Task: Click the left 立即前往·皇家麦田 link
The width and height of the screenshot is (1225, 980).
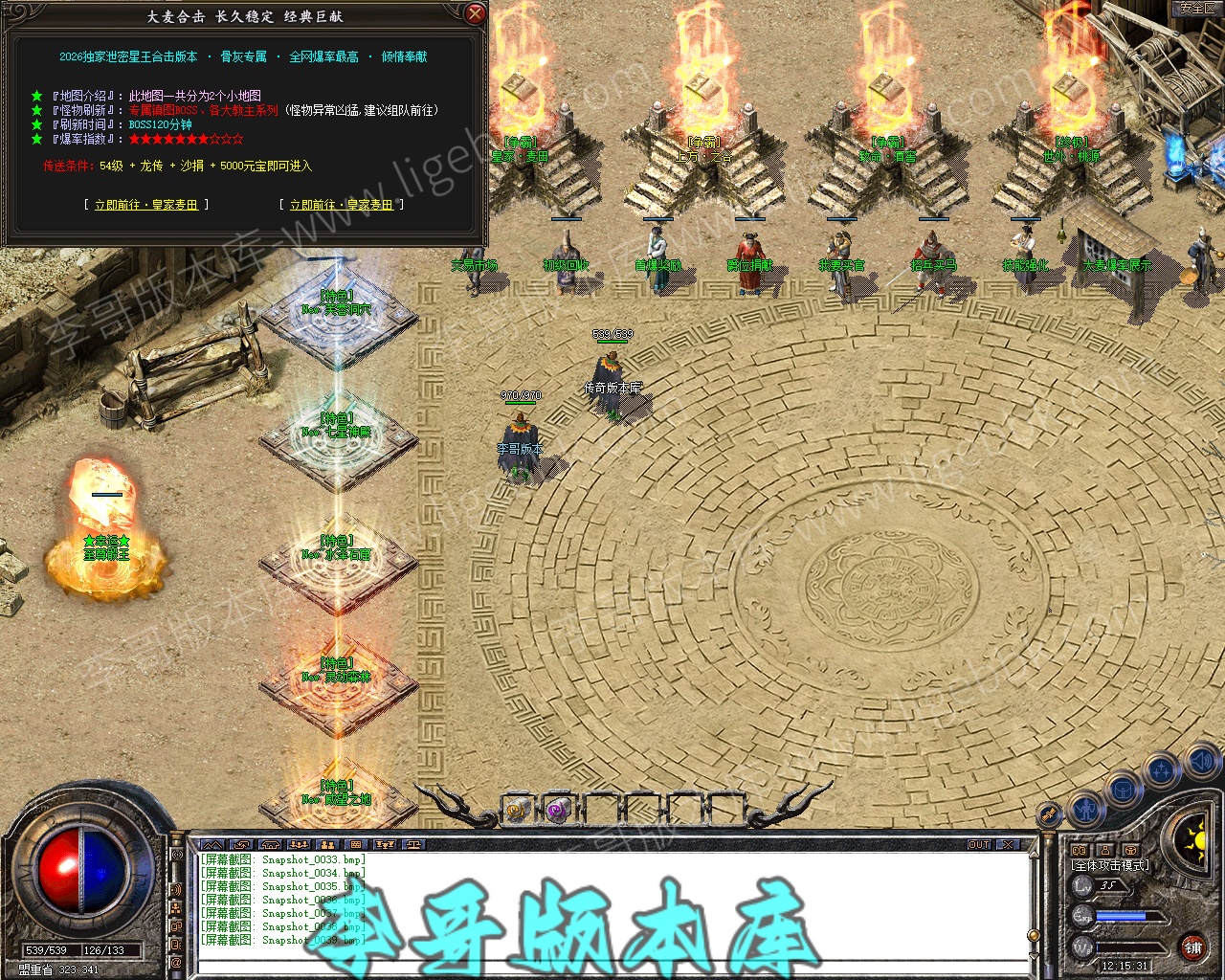Action: click(x=146, y=205)
